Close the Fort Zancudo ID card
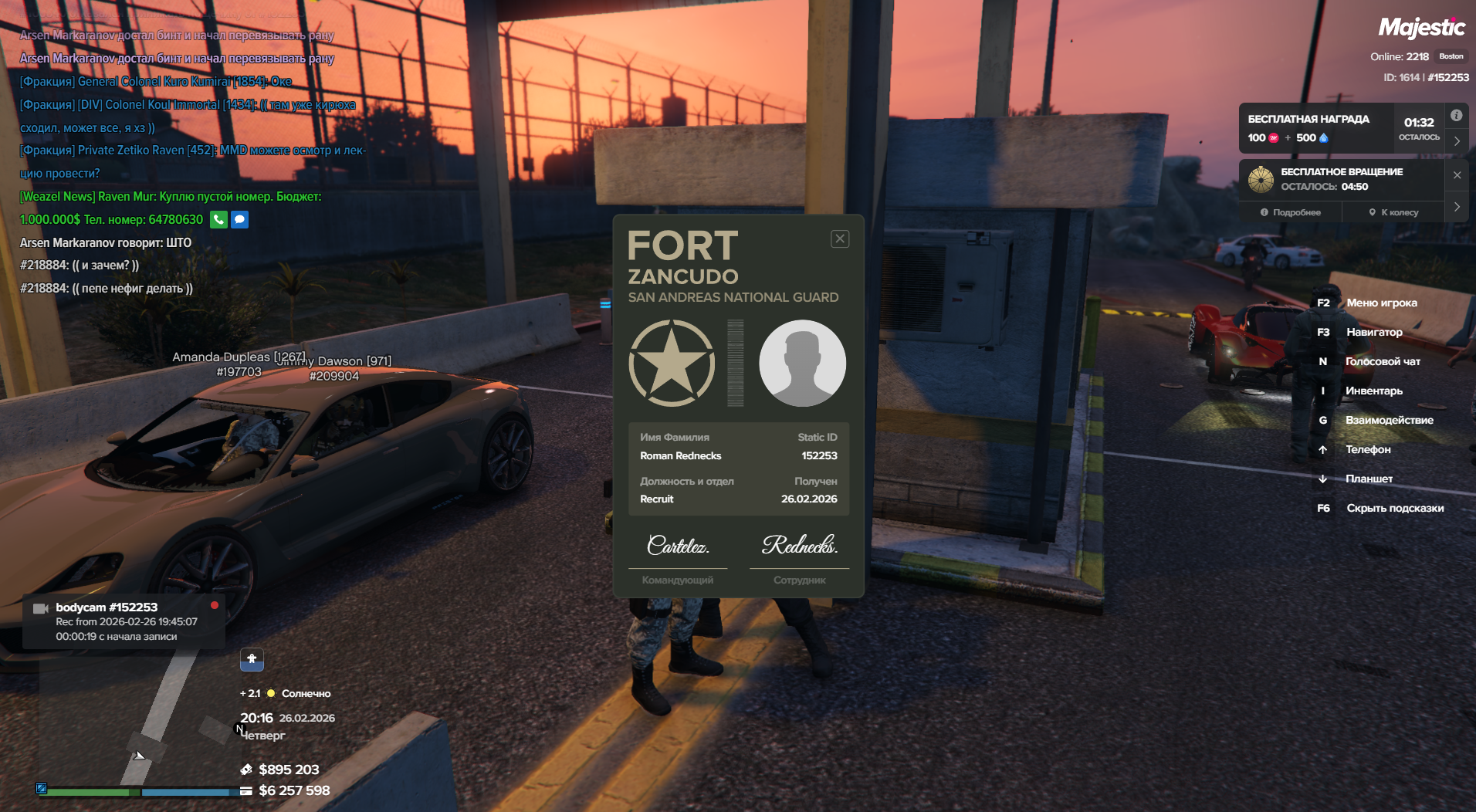This screenshot has width=1476, height=812. pyautogui.click(x=840, y=239)
